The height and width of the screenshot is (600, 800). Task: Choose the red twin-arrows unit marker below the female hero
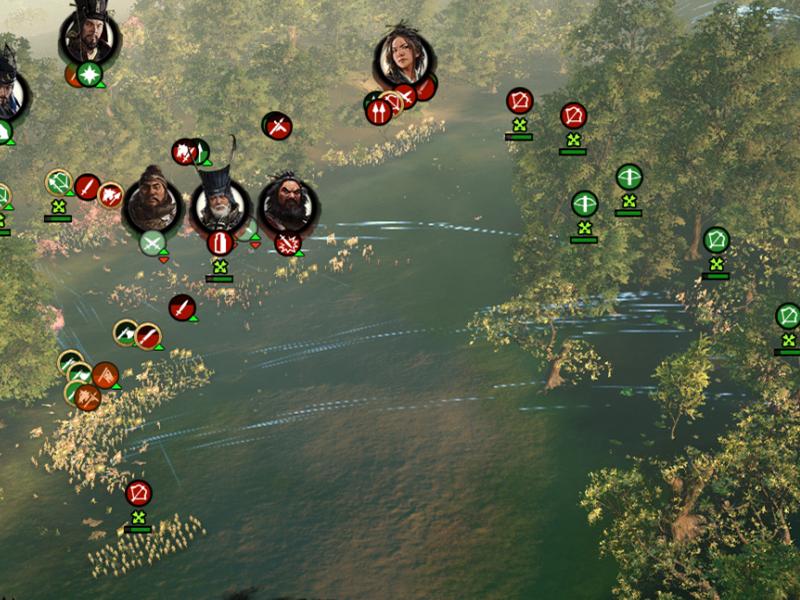[x=378, y=111]
